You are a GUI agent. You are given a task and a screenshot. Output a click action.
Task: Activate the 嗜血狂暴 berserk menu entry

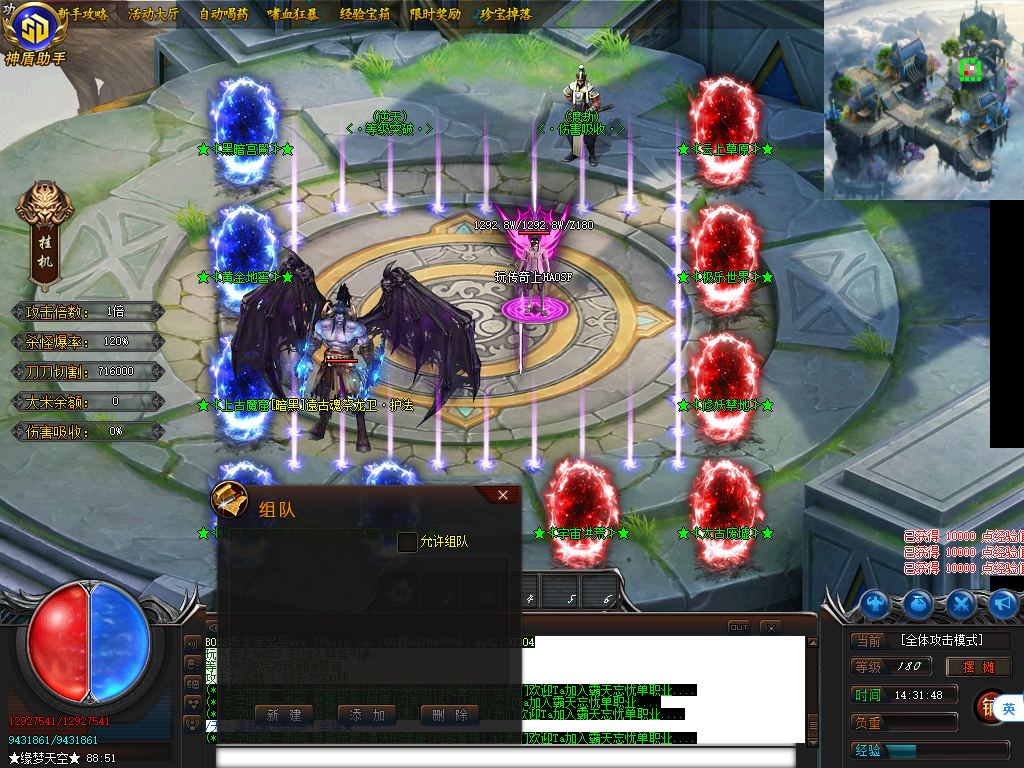tap(293, 14)
